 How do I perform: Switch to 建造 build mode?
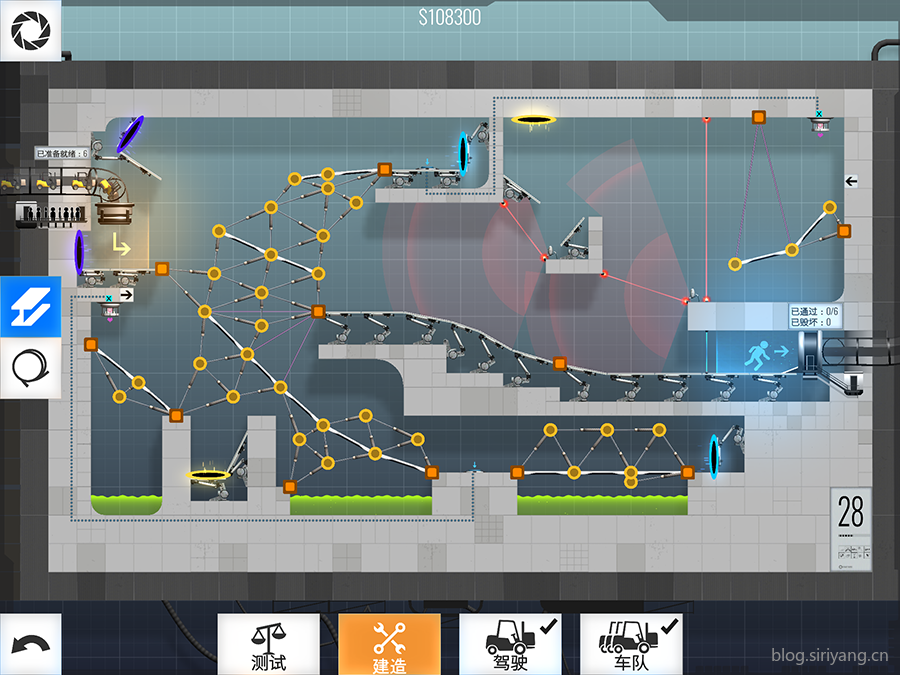pyautogui.click(x=389, y=644)
